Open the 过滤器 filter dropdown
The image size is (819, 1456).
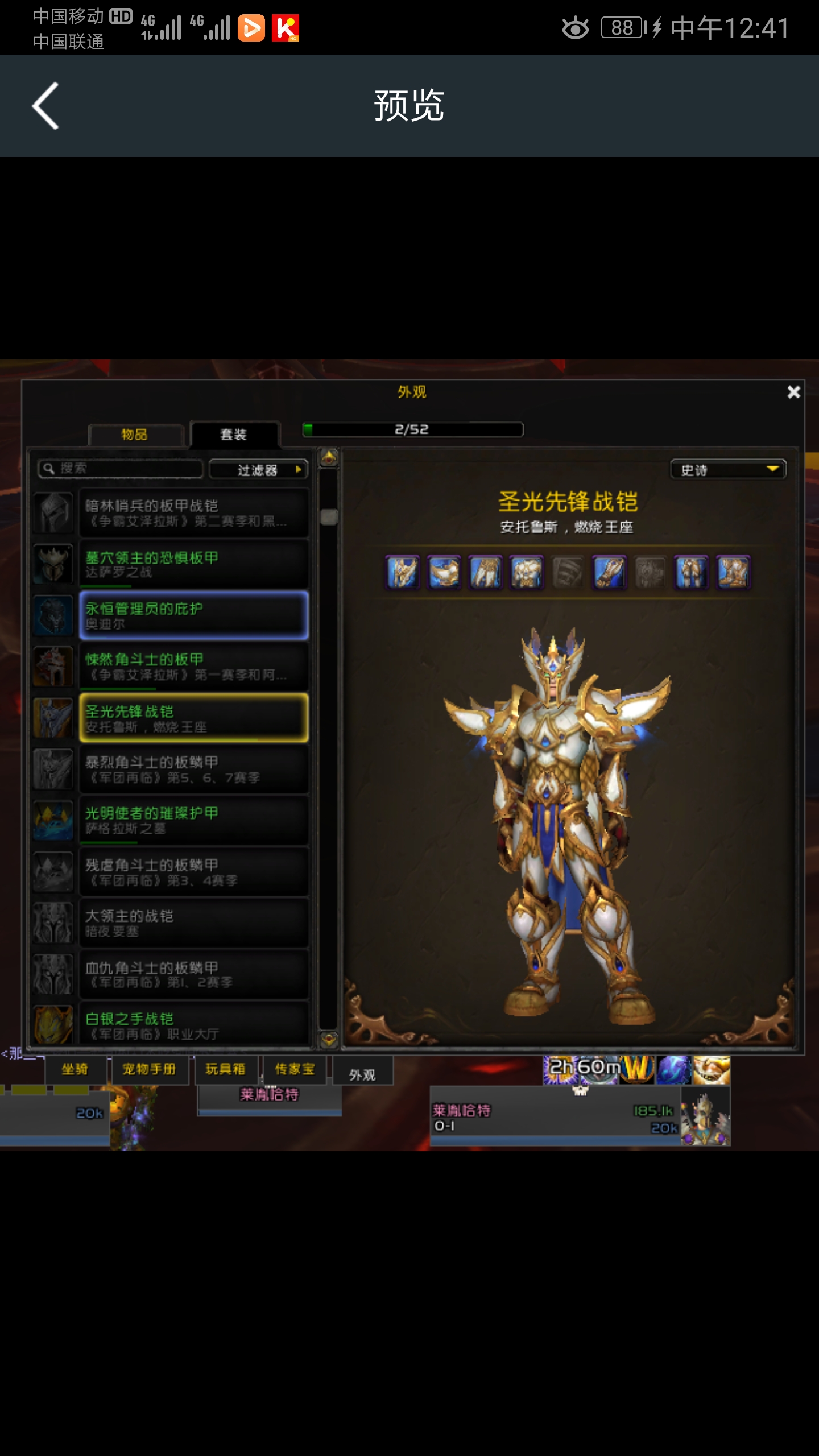point(259,469)
